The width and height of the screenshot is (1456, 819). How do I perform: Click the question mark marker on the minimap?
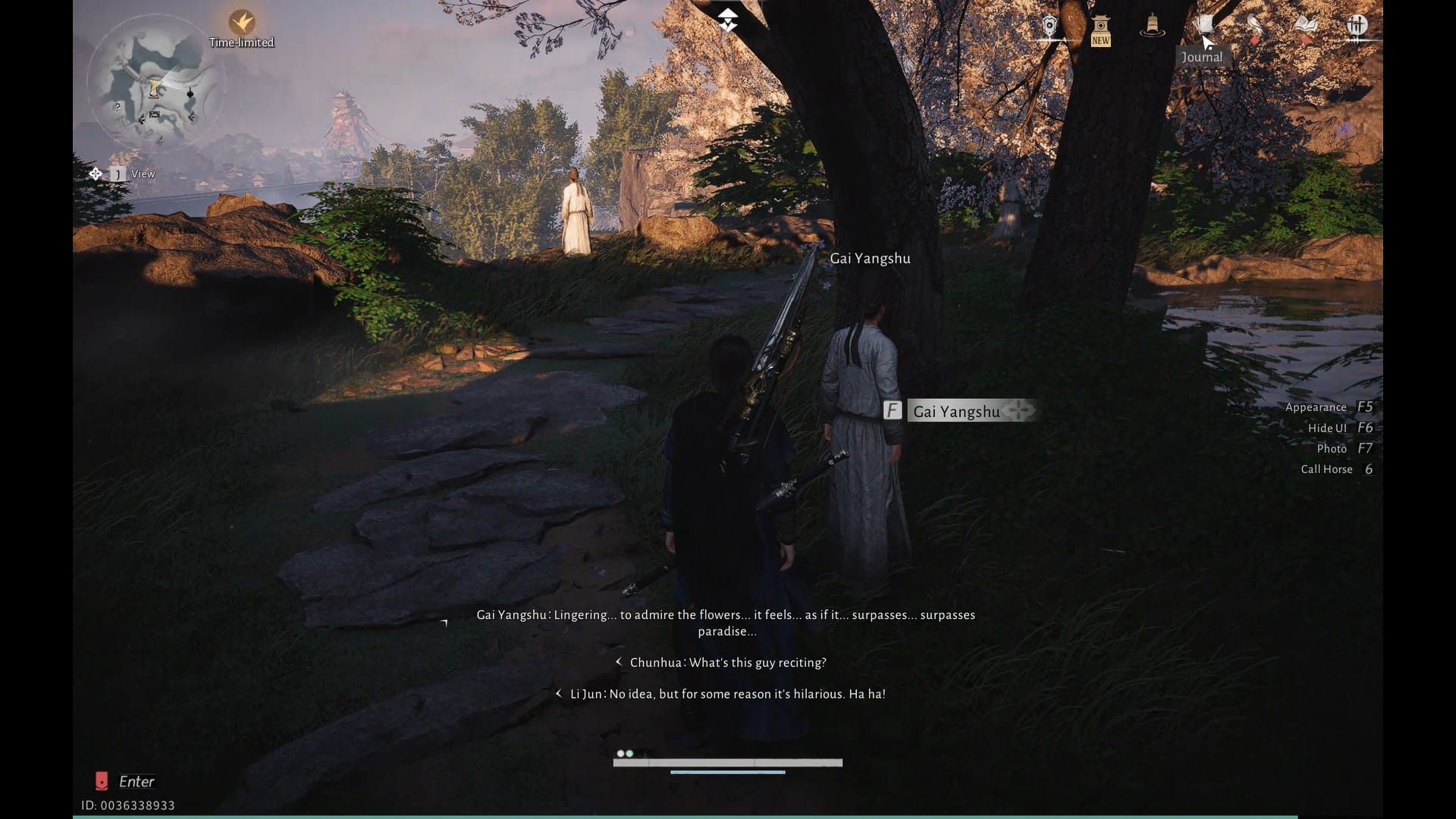[117, 107]
